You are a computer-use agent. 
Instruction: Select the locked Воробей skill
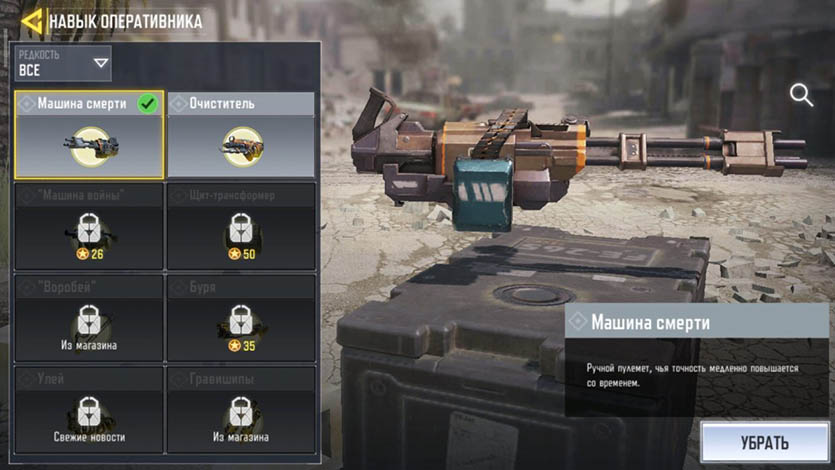point(89,319)
